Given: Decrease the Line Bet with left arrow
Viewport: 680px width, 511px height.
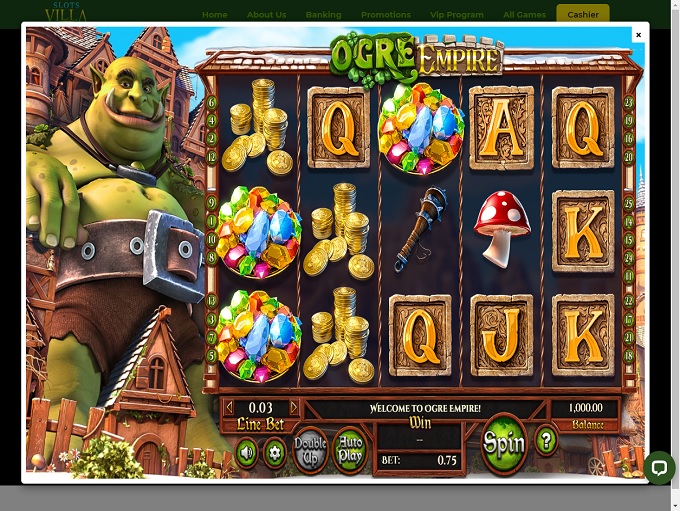Looking at the screenshot, I should [x=229, y=407].
